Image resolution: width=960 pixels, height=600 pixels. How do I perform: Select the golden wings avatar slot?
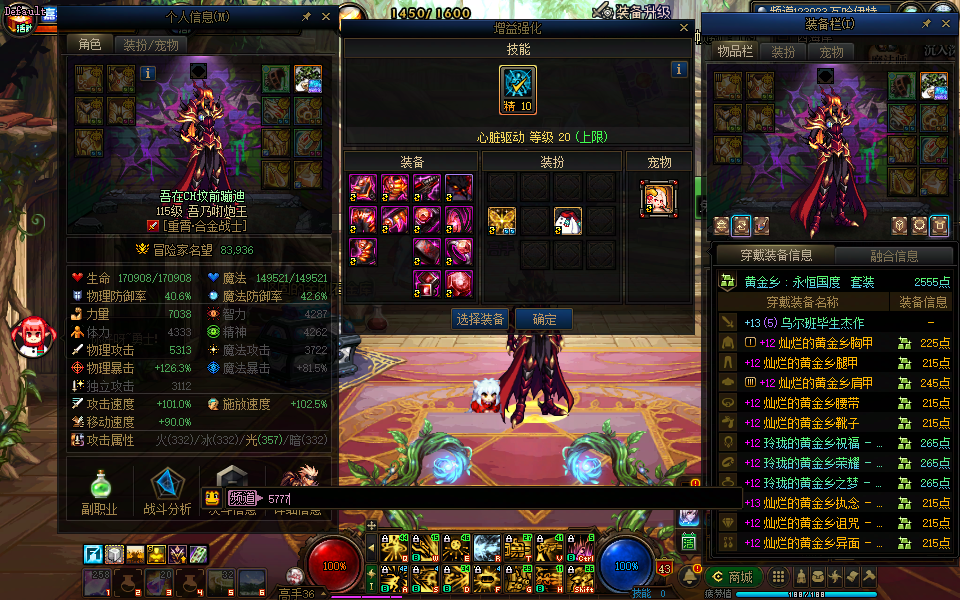click(502, 221)
